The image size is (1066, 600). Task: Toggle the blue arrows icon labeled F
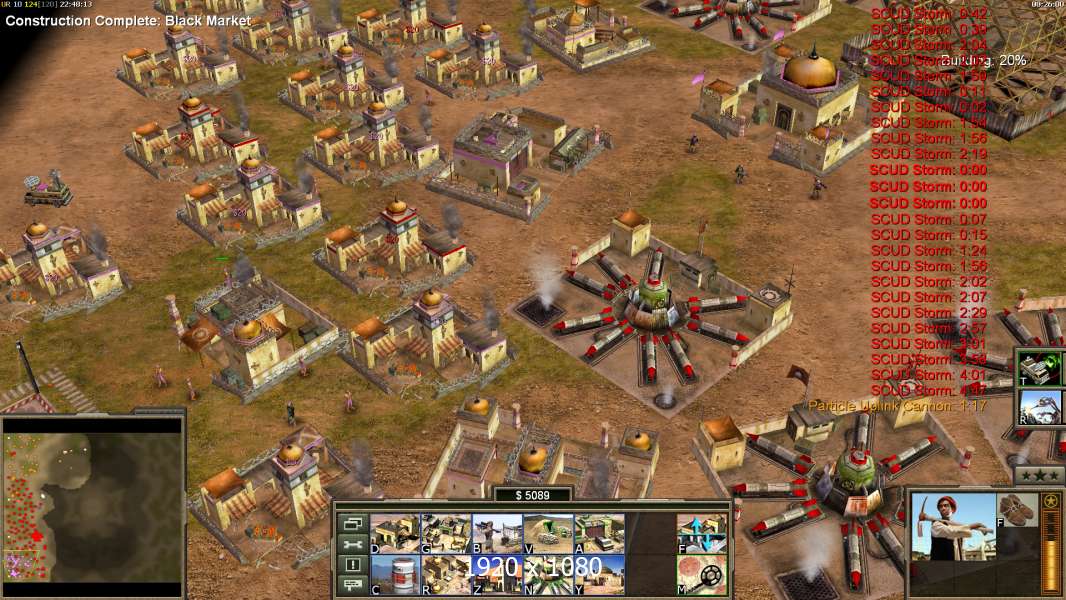tap(701, 533)
